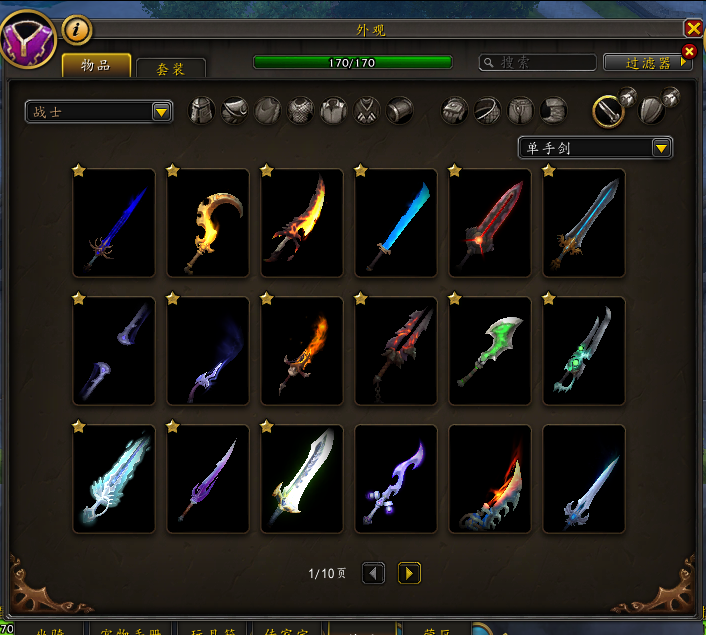The height and width of the screenshot is (635, 706).
Task: Close the Appearances window
Action: [693, 28]
